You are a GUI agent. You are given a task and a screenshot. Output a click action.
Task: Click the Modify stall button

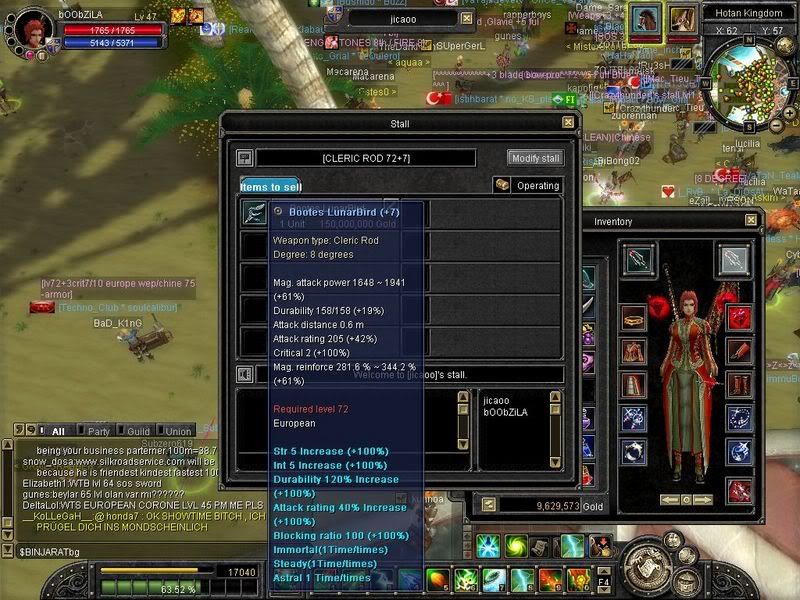(536, 158)
